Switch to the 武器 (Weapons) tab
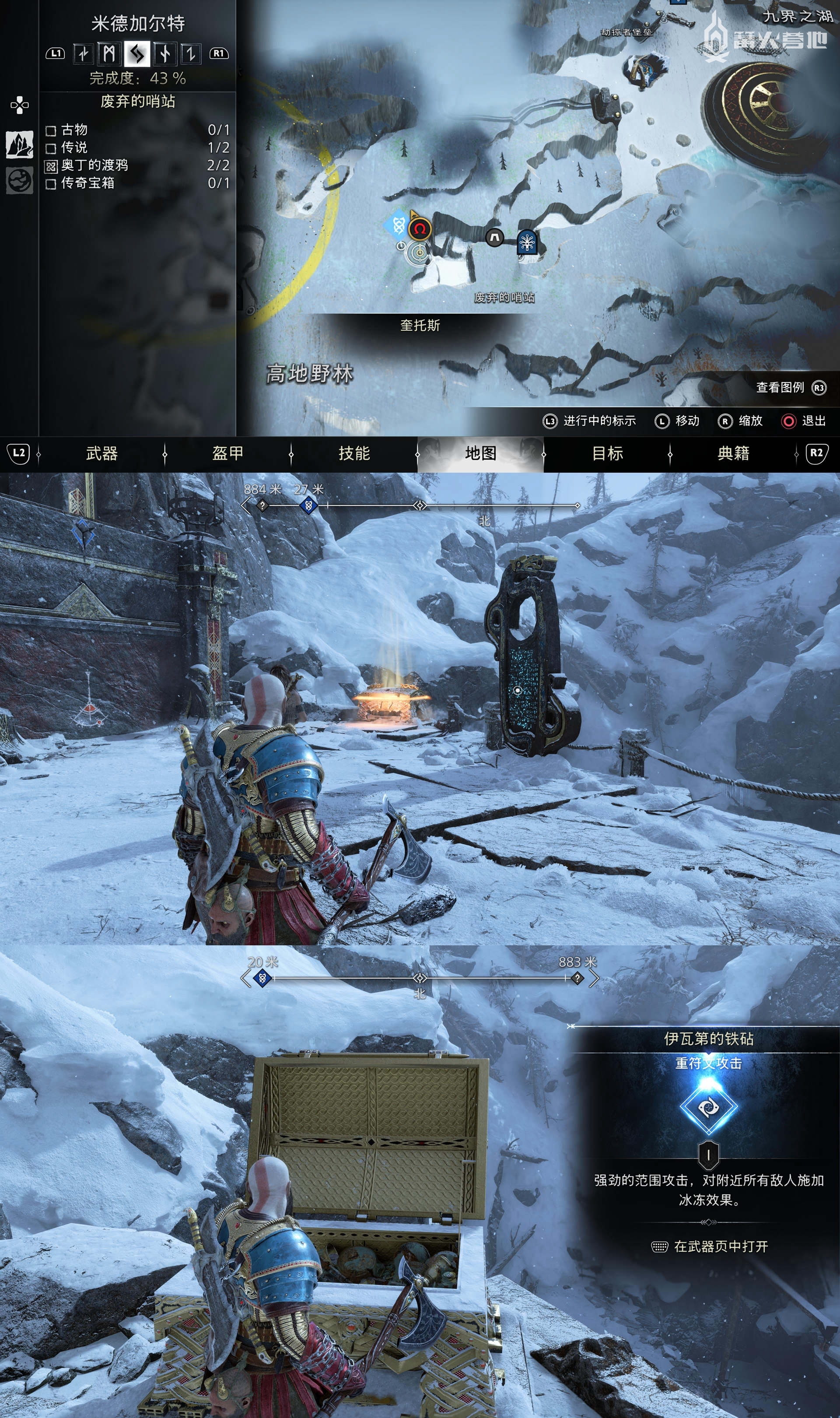 tap(102, 453)
